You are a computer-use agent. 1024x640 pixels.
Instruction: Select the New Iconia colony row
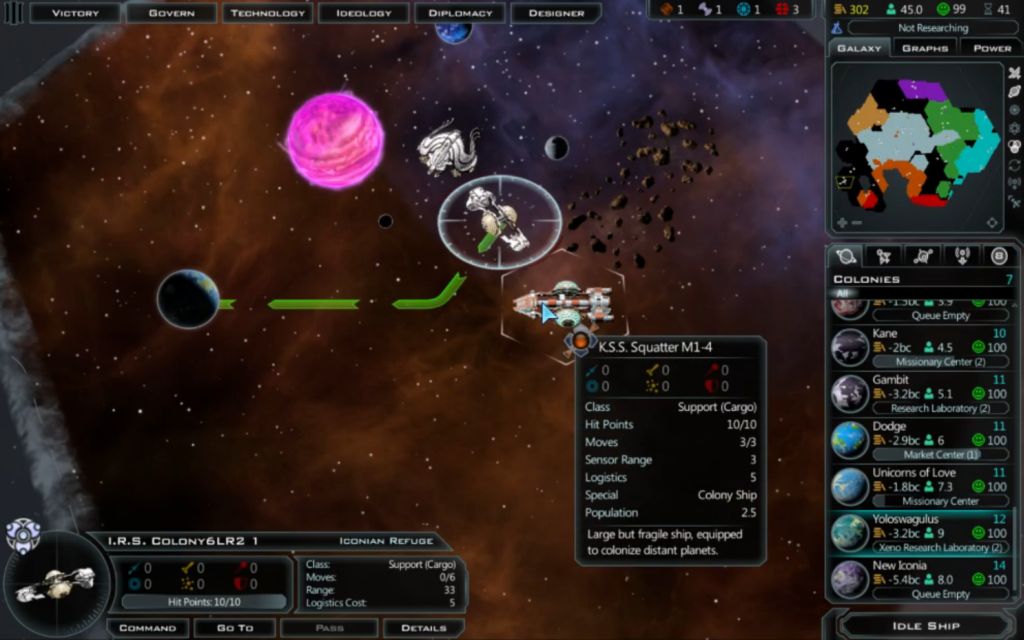920,579
